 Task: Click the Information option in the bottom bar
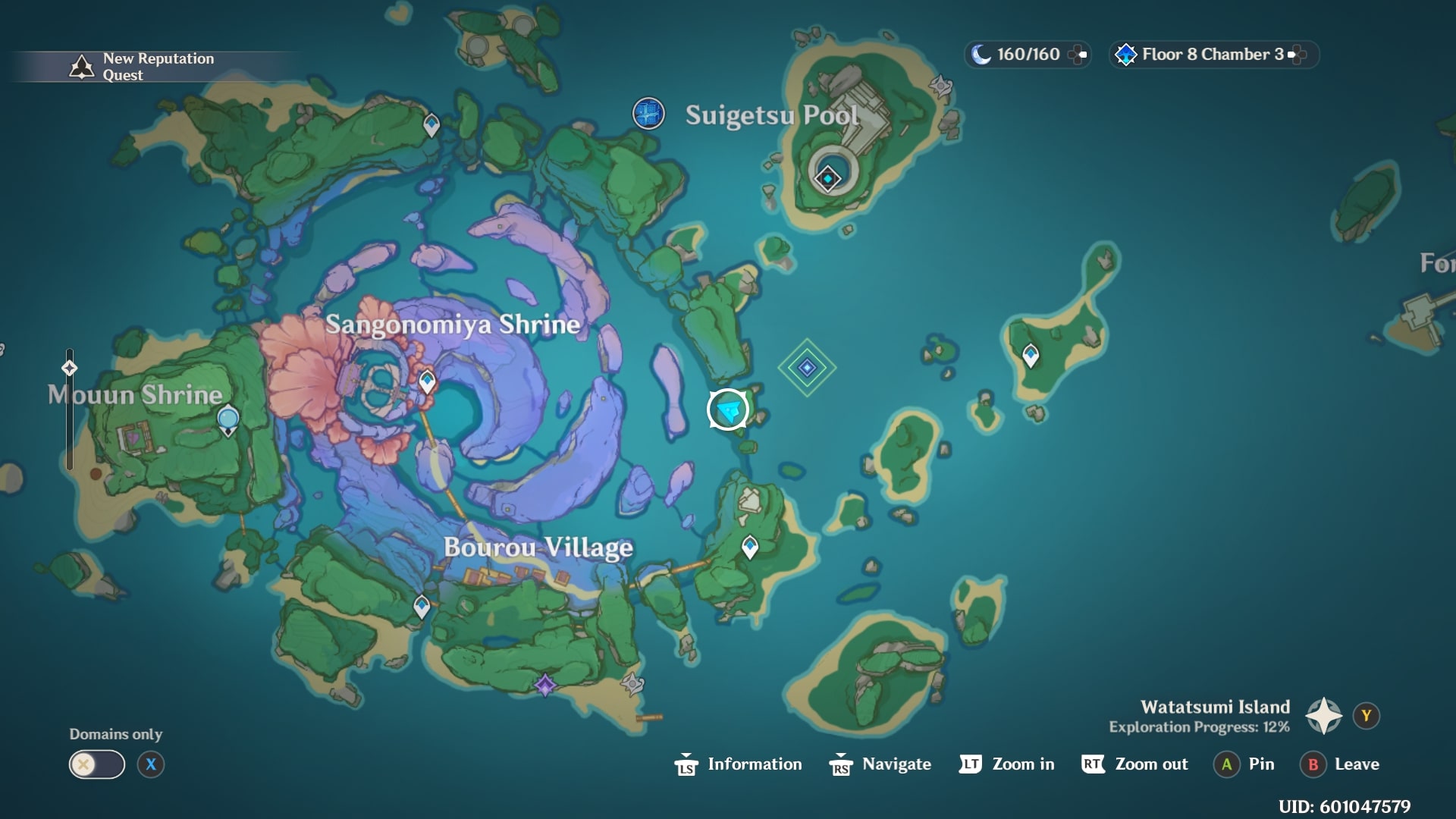tap(755, 764)
